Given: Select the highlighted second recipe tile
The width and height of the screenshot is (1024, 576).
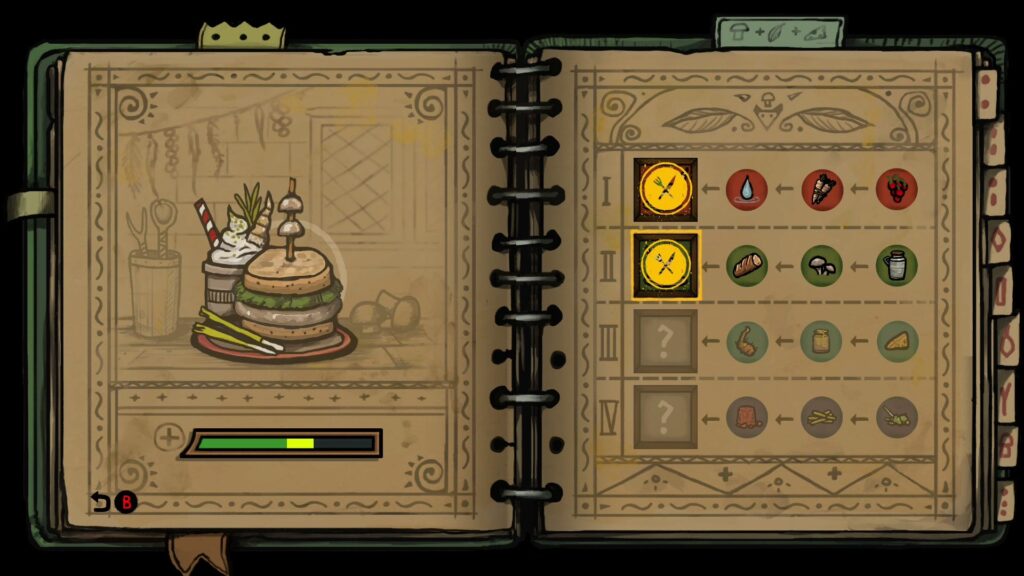Looking at the screenshot, I should [665, 265].
